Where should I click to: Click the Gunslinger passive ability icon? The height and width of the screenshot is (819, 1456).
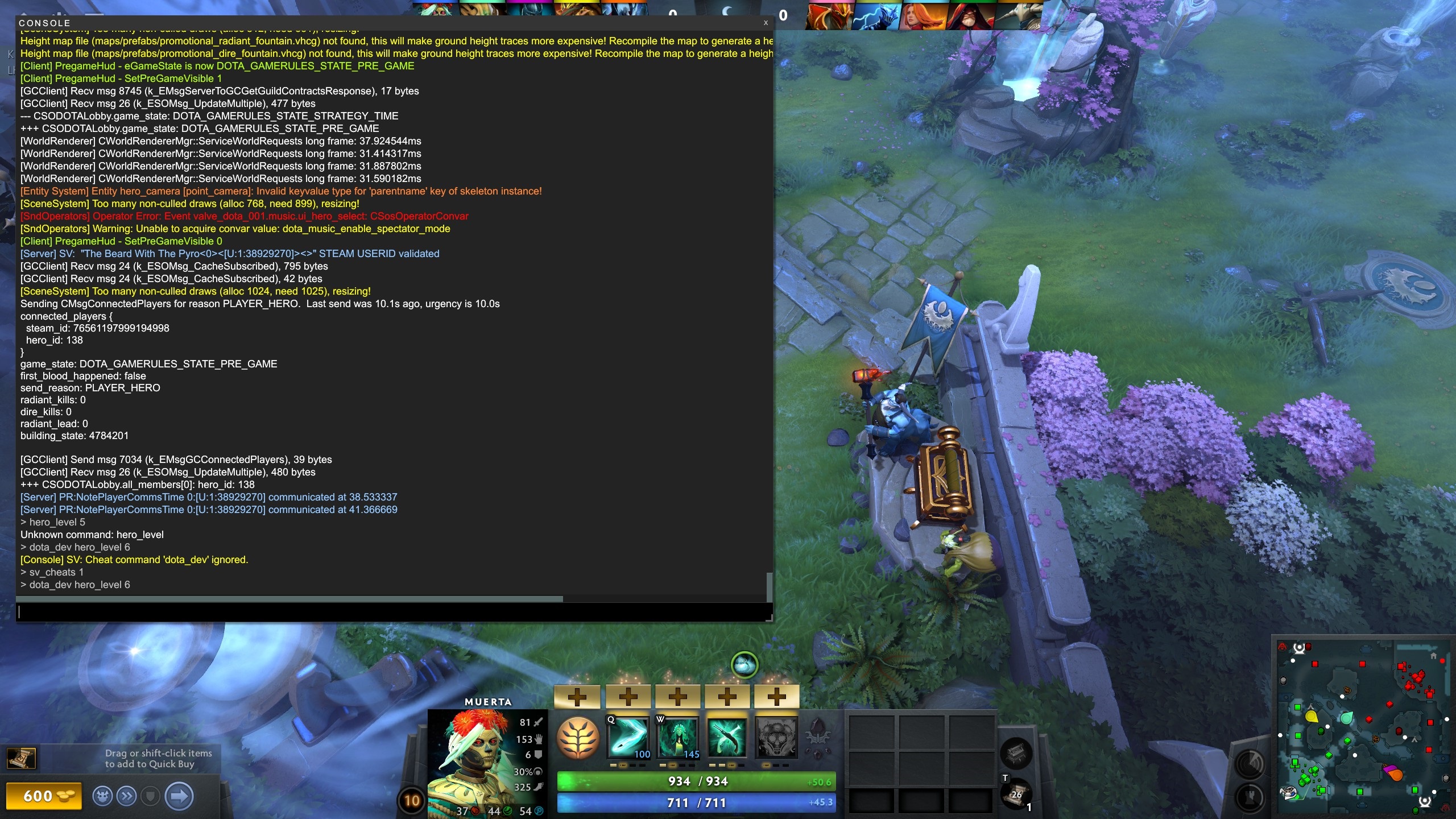click(729, 739)
